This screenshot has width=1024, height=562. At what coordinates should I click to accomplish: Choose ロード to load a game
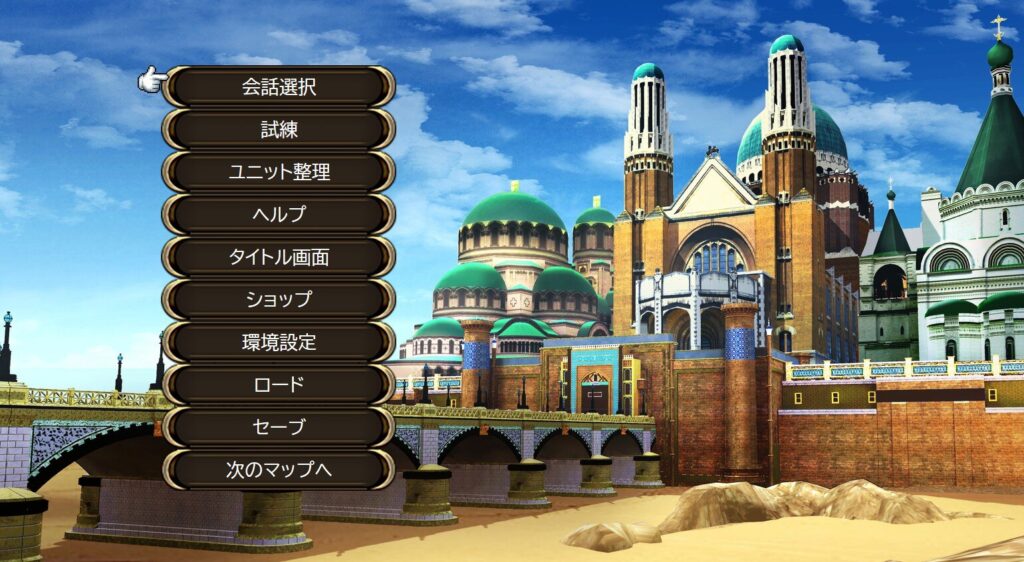coord(278,384)
